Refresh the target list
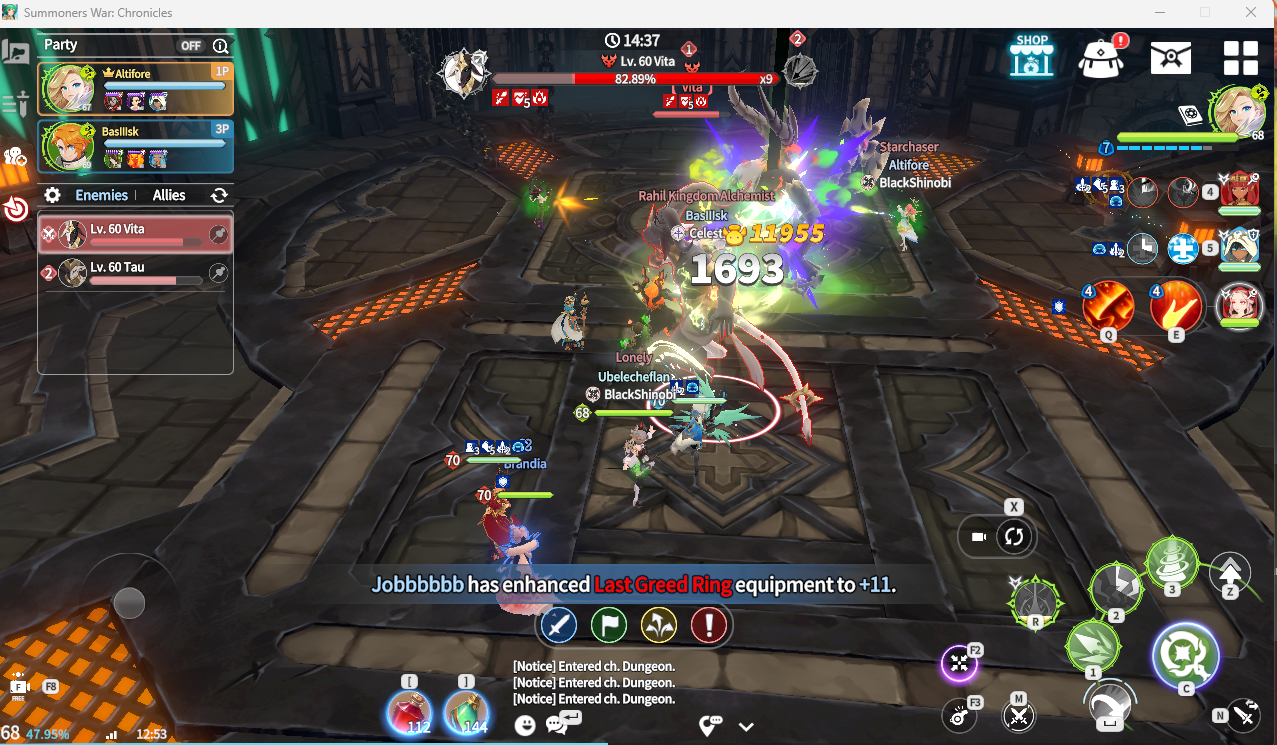 [219, 195]
